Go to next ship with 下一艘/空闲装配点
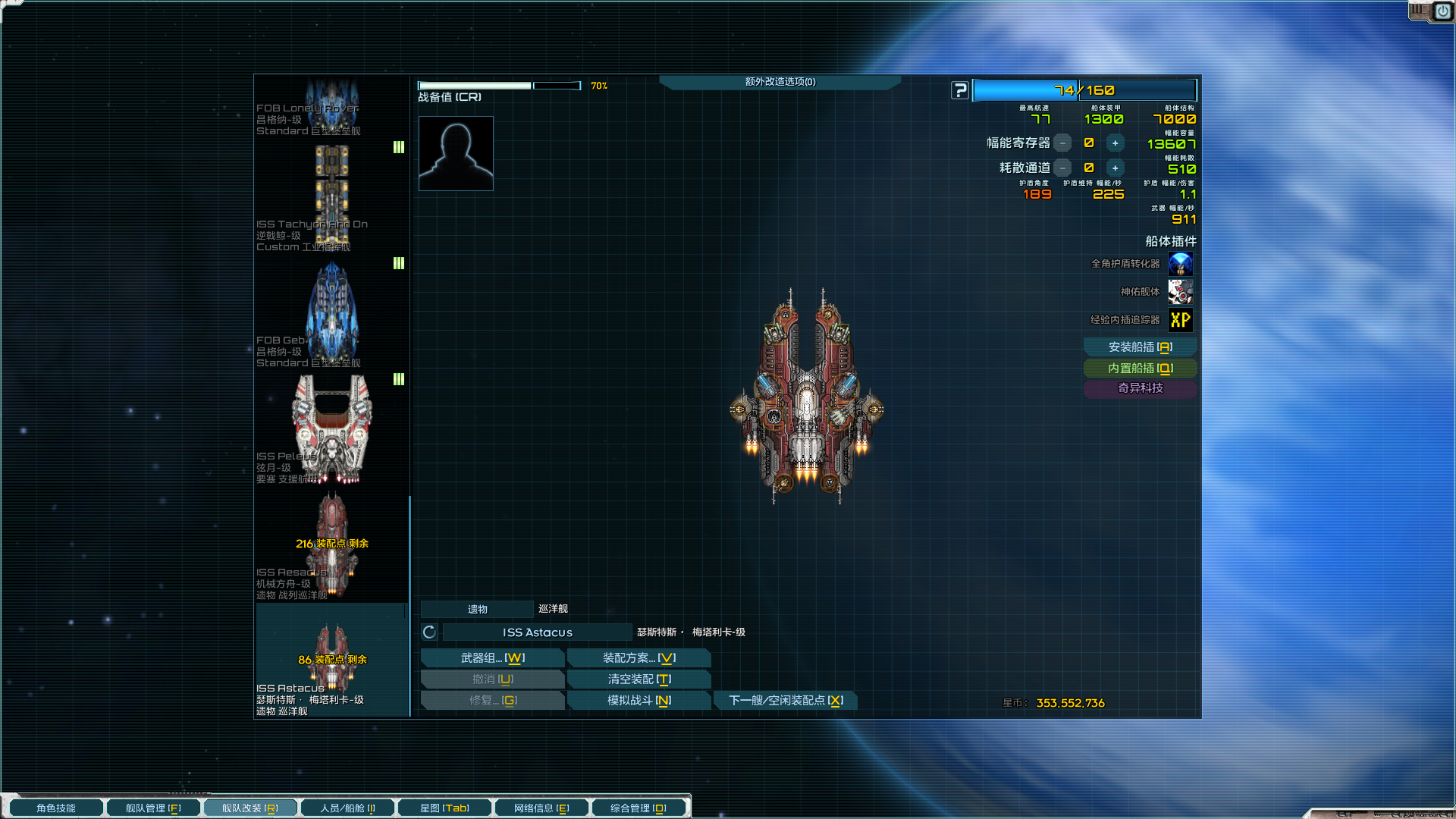This screenshot has width=1456, height=819. (x=785, y=701)
